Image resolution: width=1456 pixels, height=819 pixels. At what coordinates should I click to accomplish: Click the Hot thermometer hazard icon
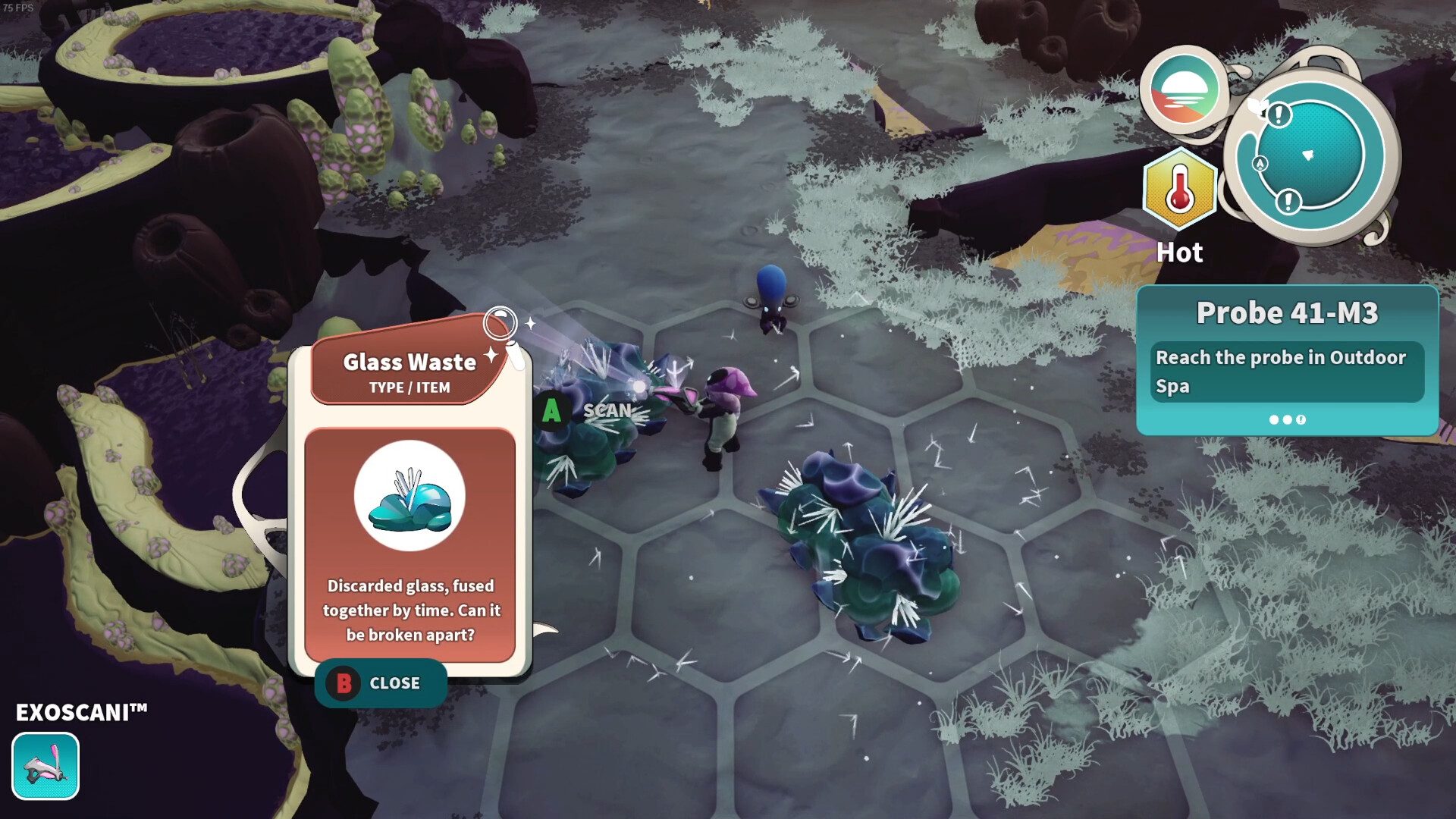[1179, 191]
